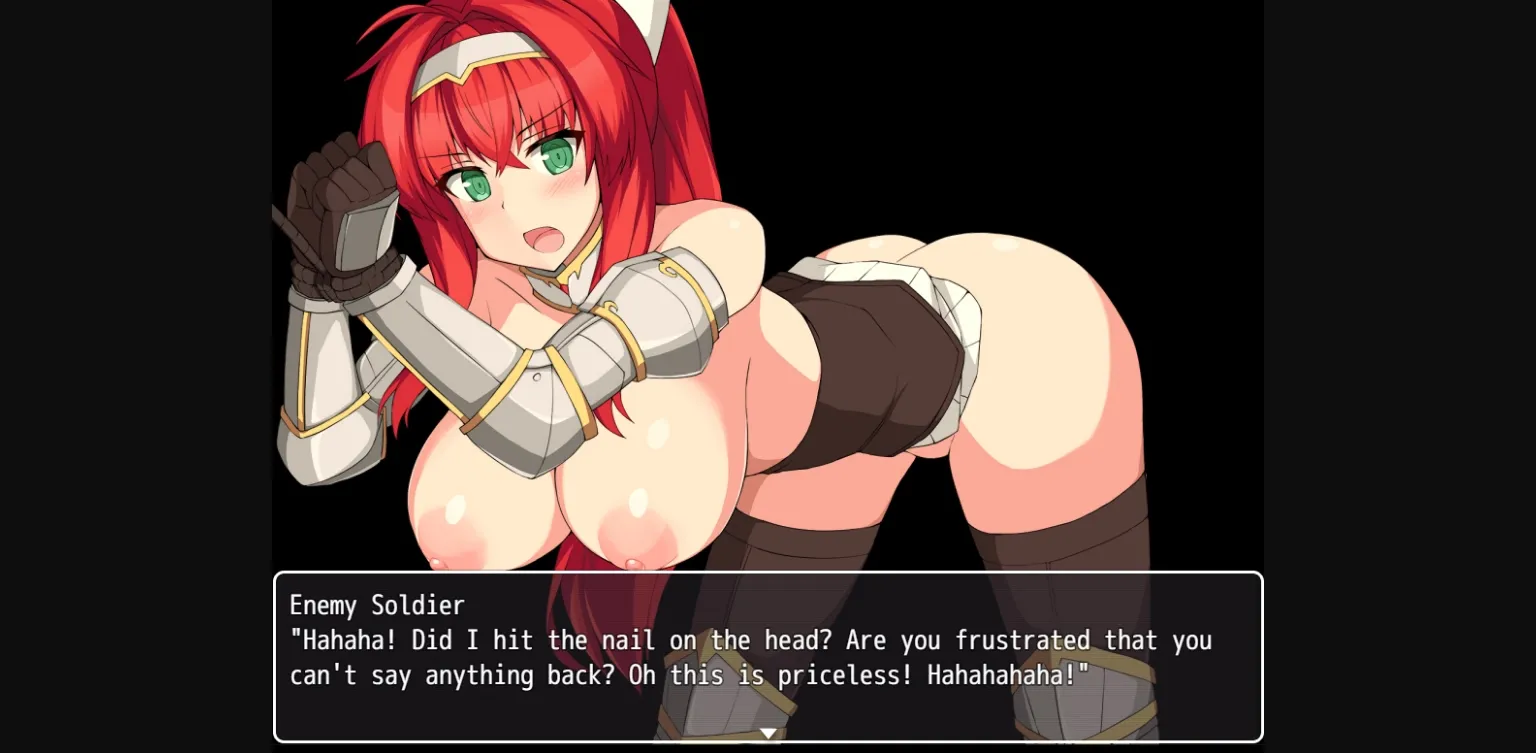Screen dimensions: 1536x753
Task: Click the first line of dialogue text
Action: click(x=750, y=640)
